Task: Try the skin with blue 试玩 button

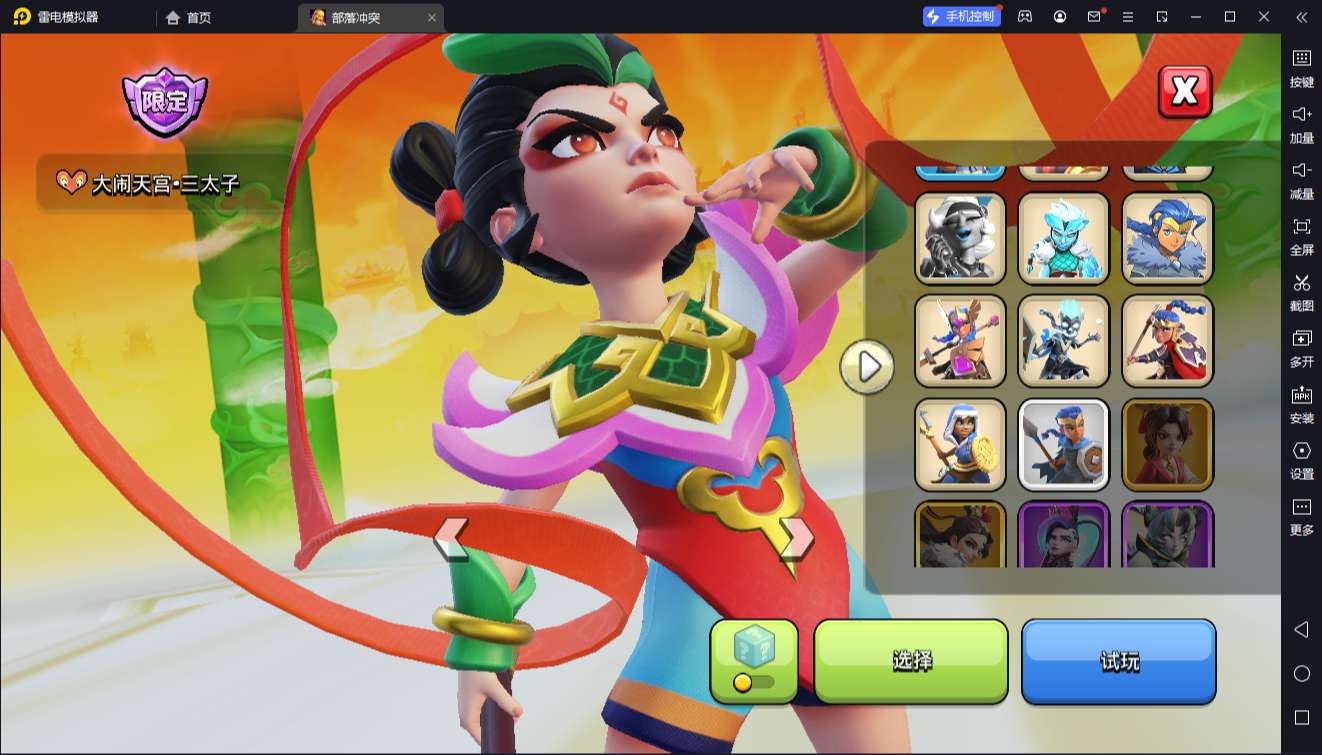Action: point(1118,660)
